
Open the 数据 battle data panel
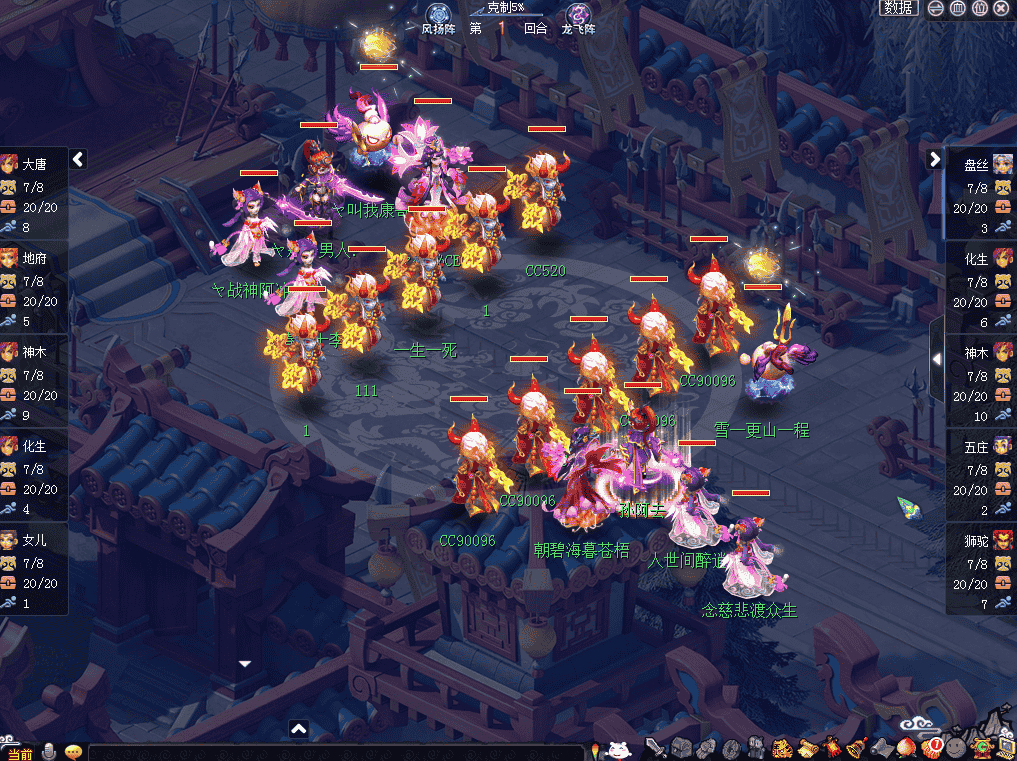(x=898, y=8)
